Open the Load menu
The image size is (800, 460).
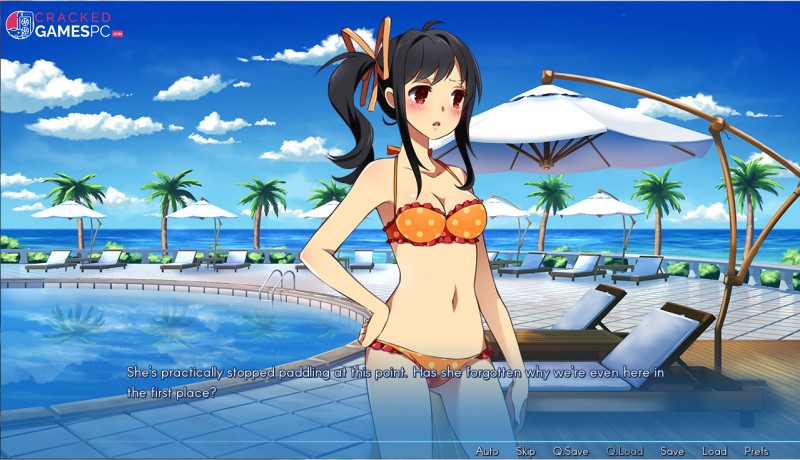coord(714,451)
